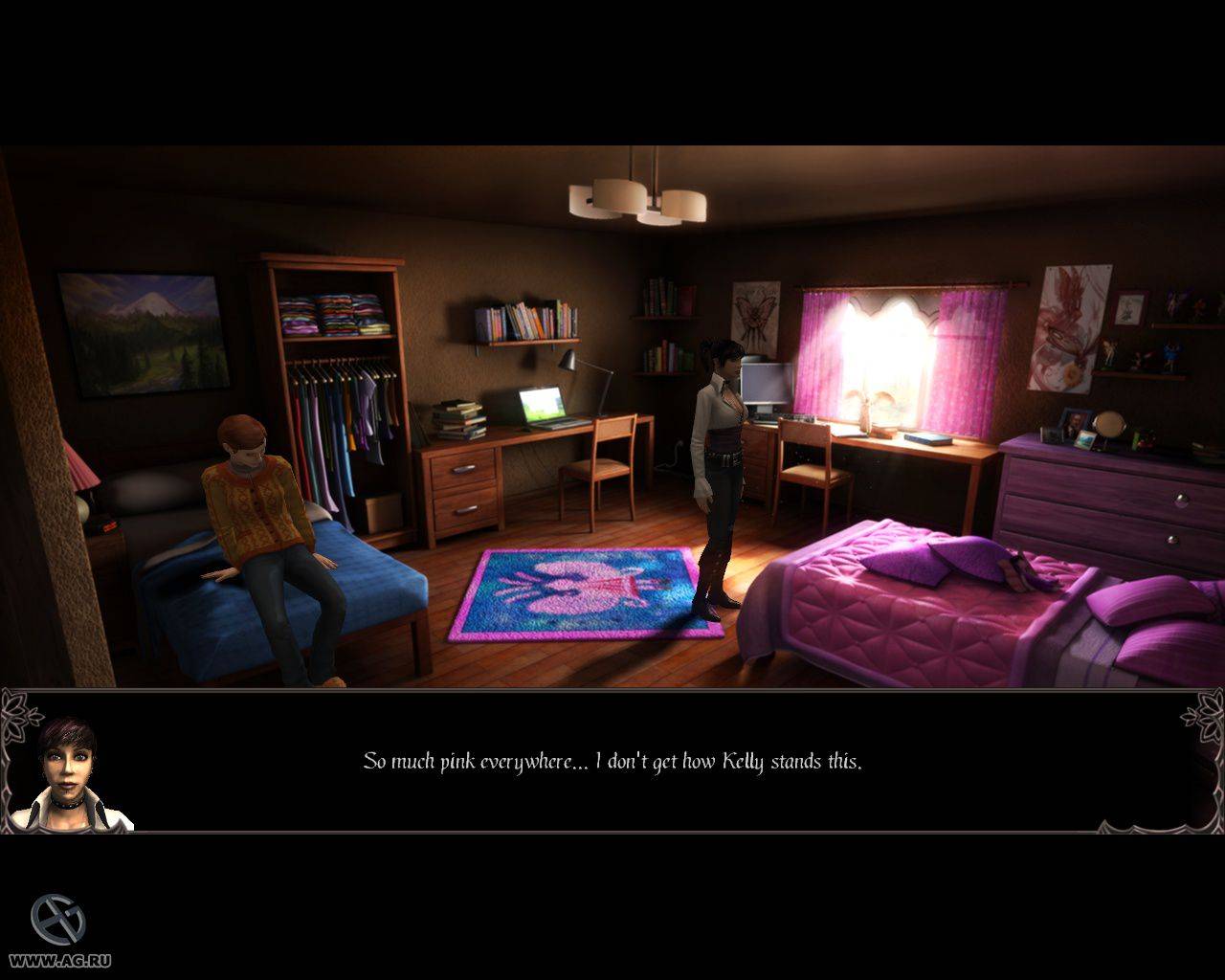The width and height of the screenshot is (1225, 980).
Task: Click the speaker's portrait in the dialogue panel
Action: point(71,776)
